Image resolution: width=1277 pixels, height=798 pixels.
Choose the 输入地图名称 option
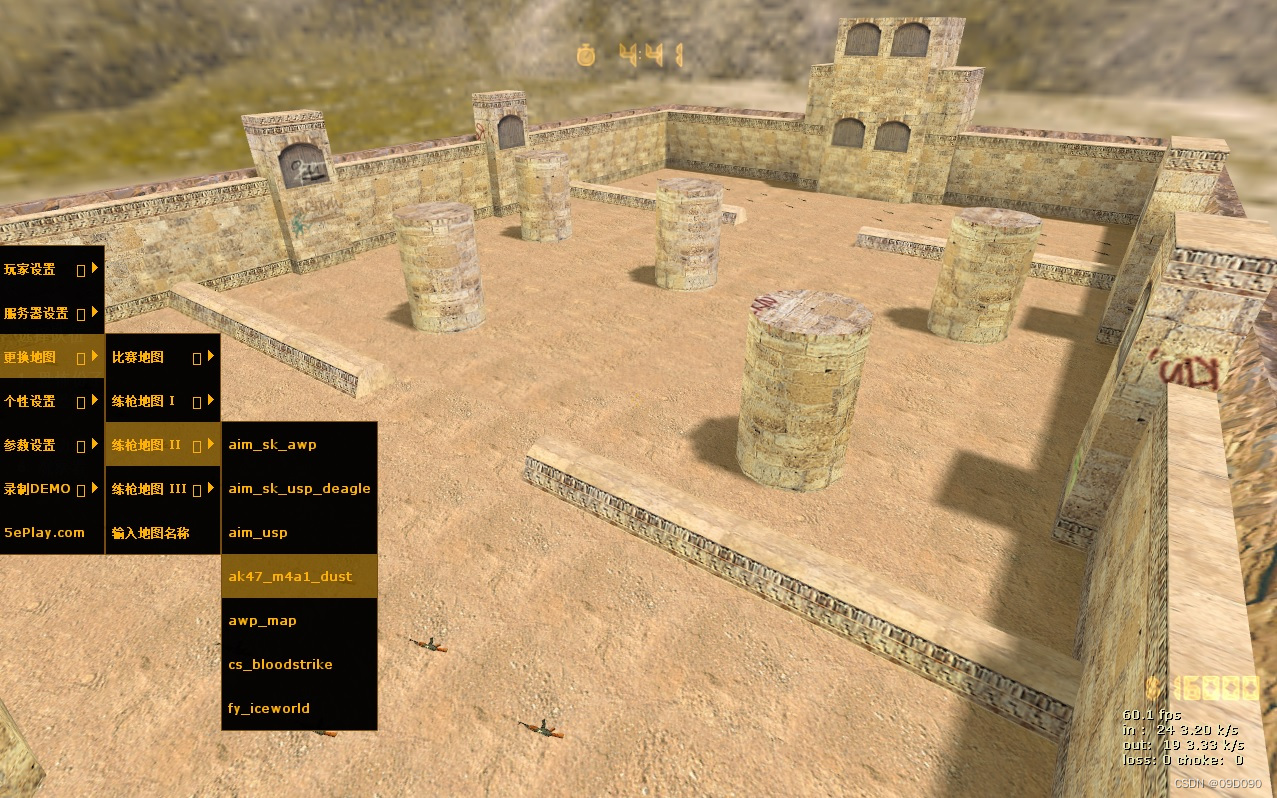tap(162, 533)
